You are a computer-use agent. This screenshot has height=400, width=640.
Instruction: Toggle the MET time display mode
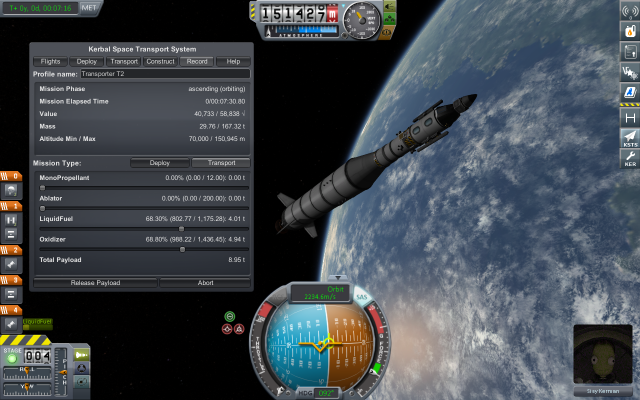point(89,6)
